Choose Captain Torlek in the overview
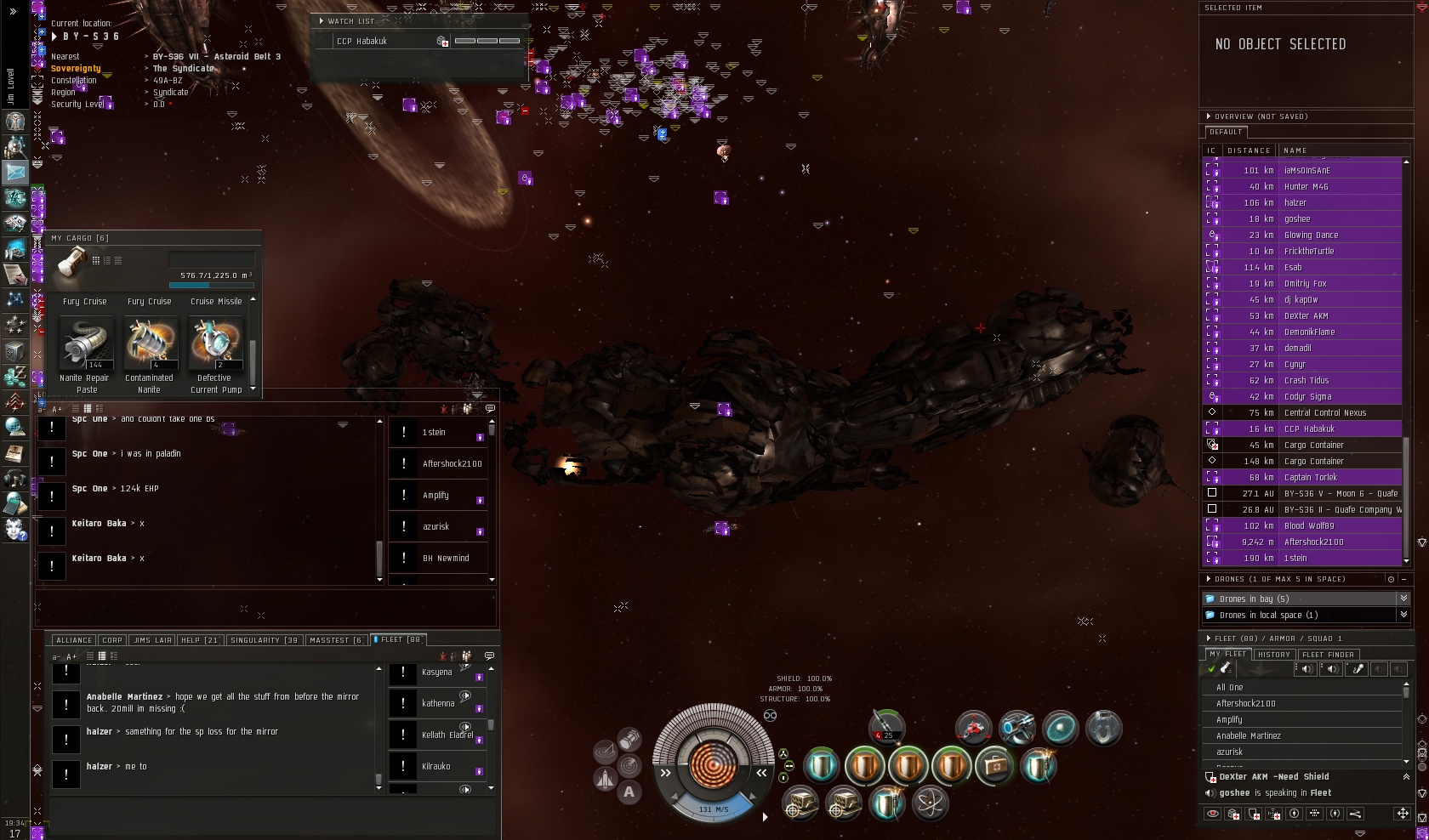1429x840 pixels. coord(1310,478)
